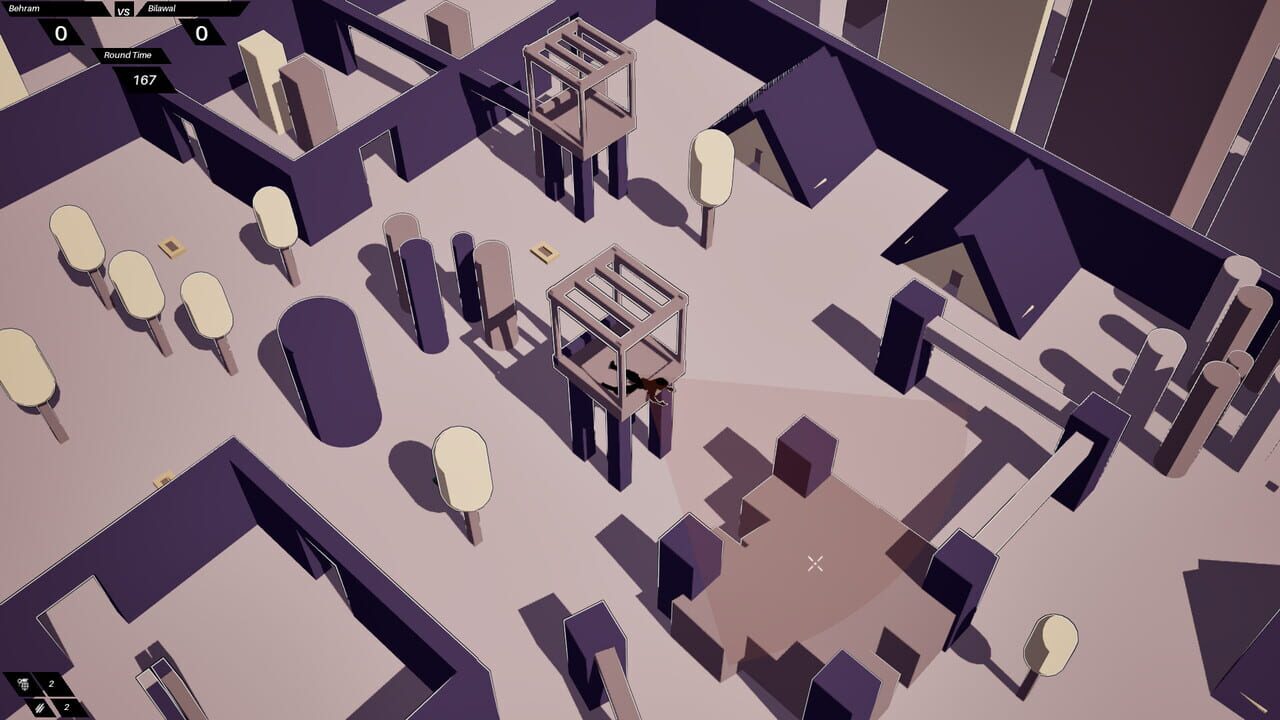Click the Round Time banner
Viewport: 1280px width, 720px height.
[x=128, y=56]
